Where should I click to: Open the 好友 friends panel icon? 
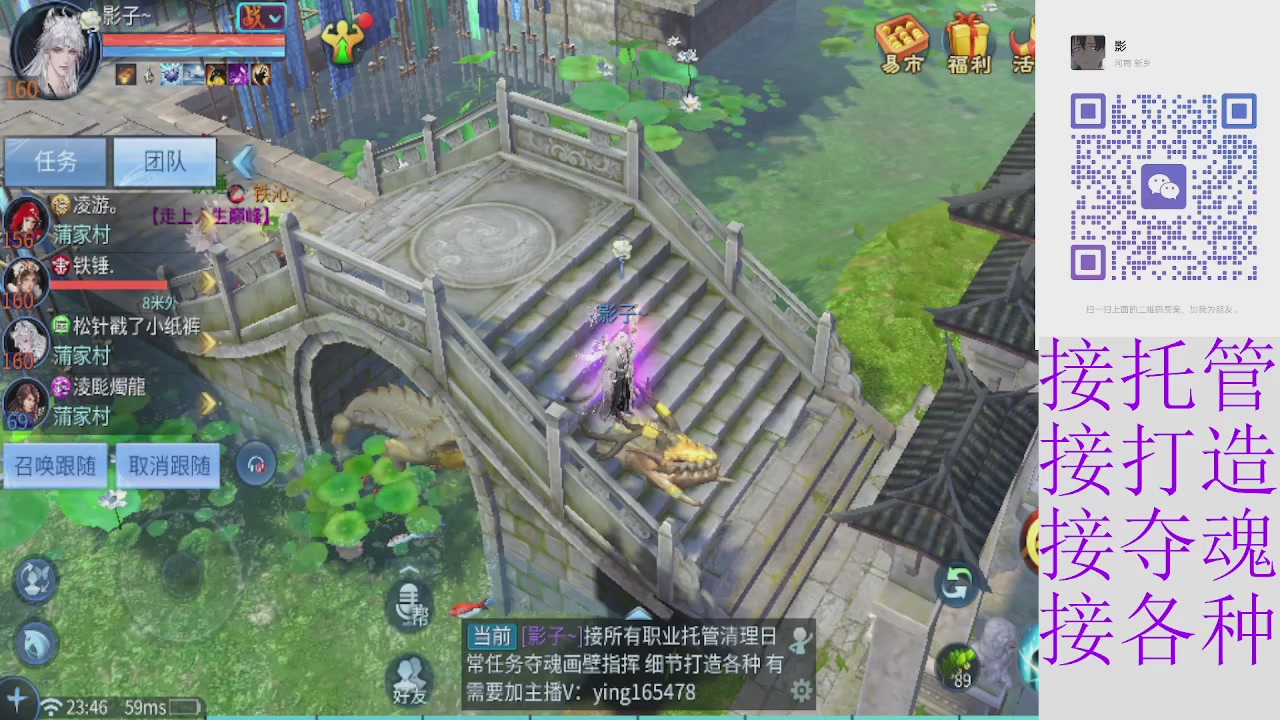[x=410, y=672]
